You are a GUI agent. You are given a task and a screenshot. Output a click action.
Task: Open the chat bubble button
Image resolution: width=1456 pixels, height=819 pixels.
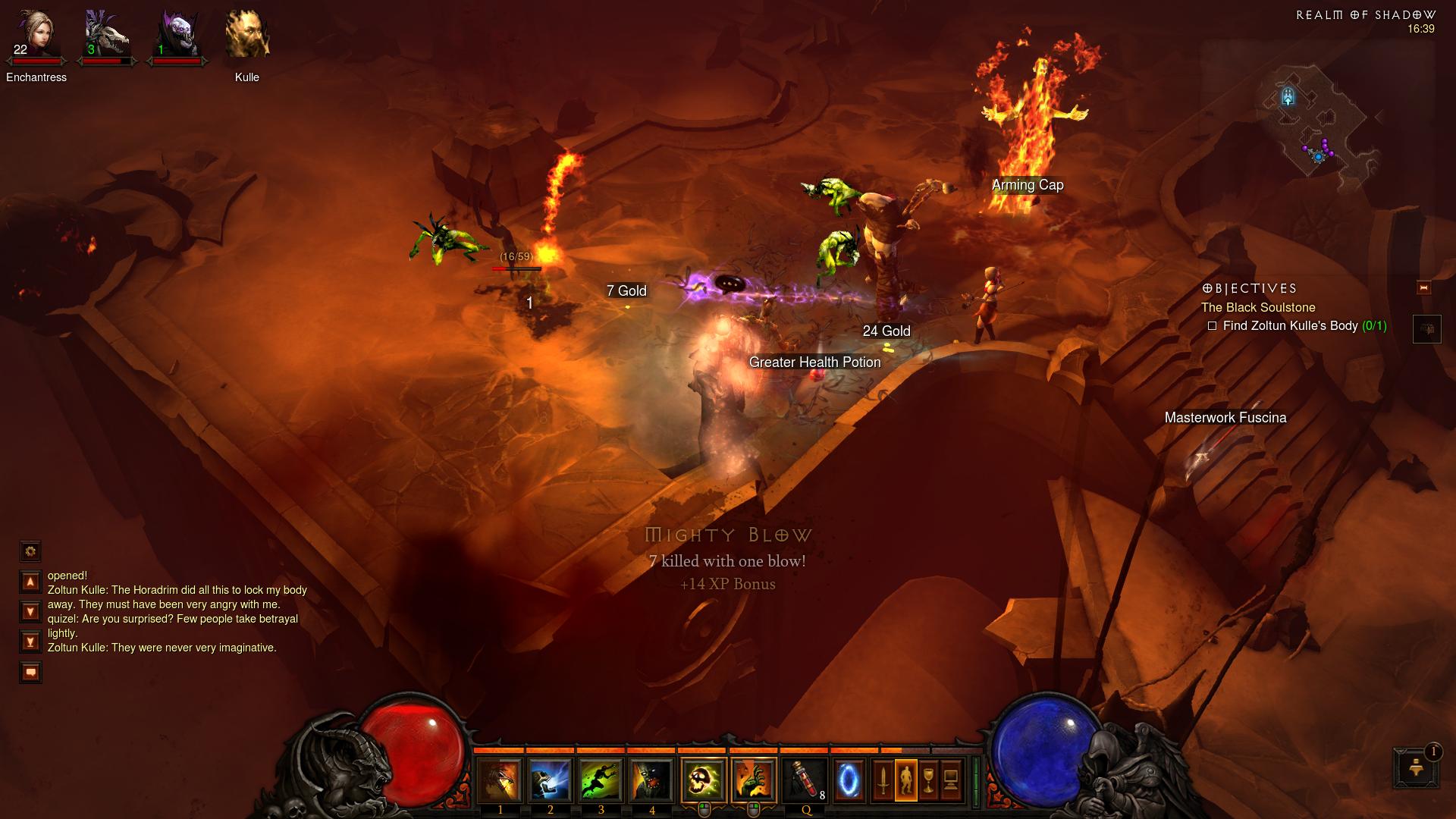(30, 672)
